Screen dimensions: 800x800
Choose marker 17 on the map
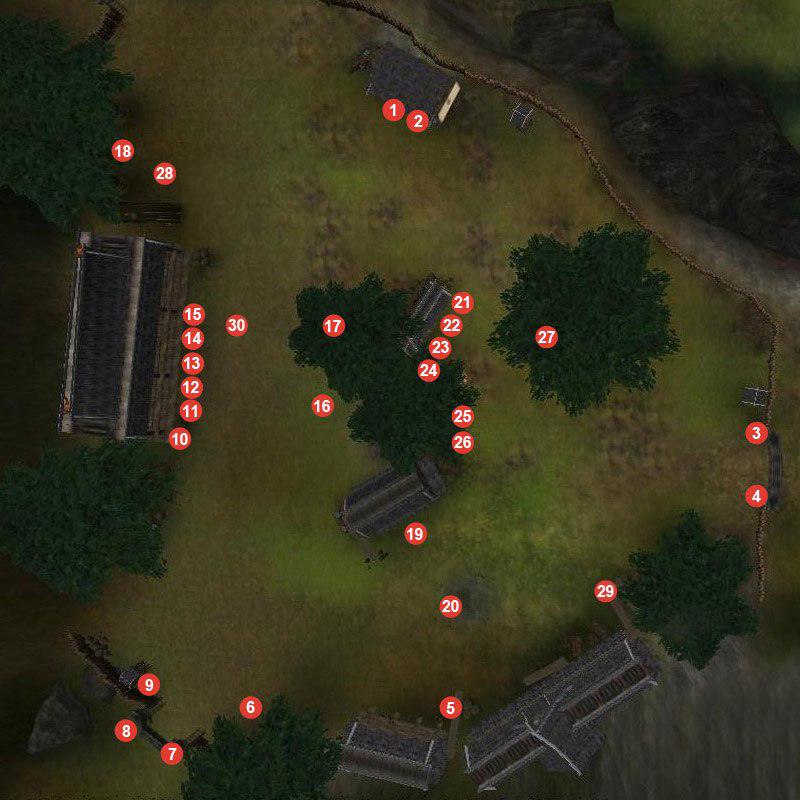point(333,326)
